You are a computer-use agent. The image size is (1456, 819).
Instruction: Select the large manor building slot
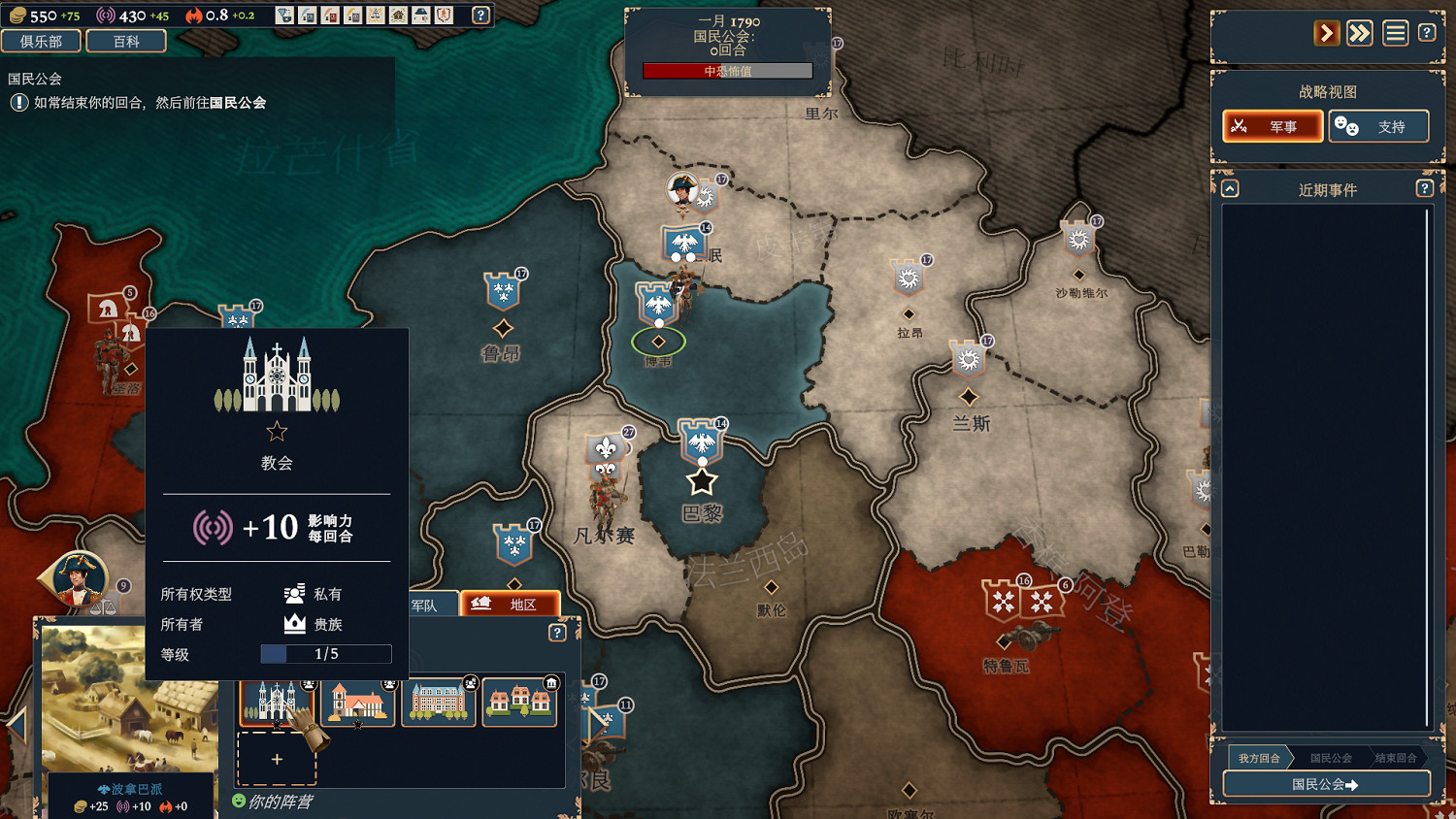click(439, 702)
